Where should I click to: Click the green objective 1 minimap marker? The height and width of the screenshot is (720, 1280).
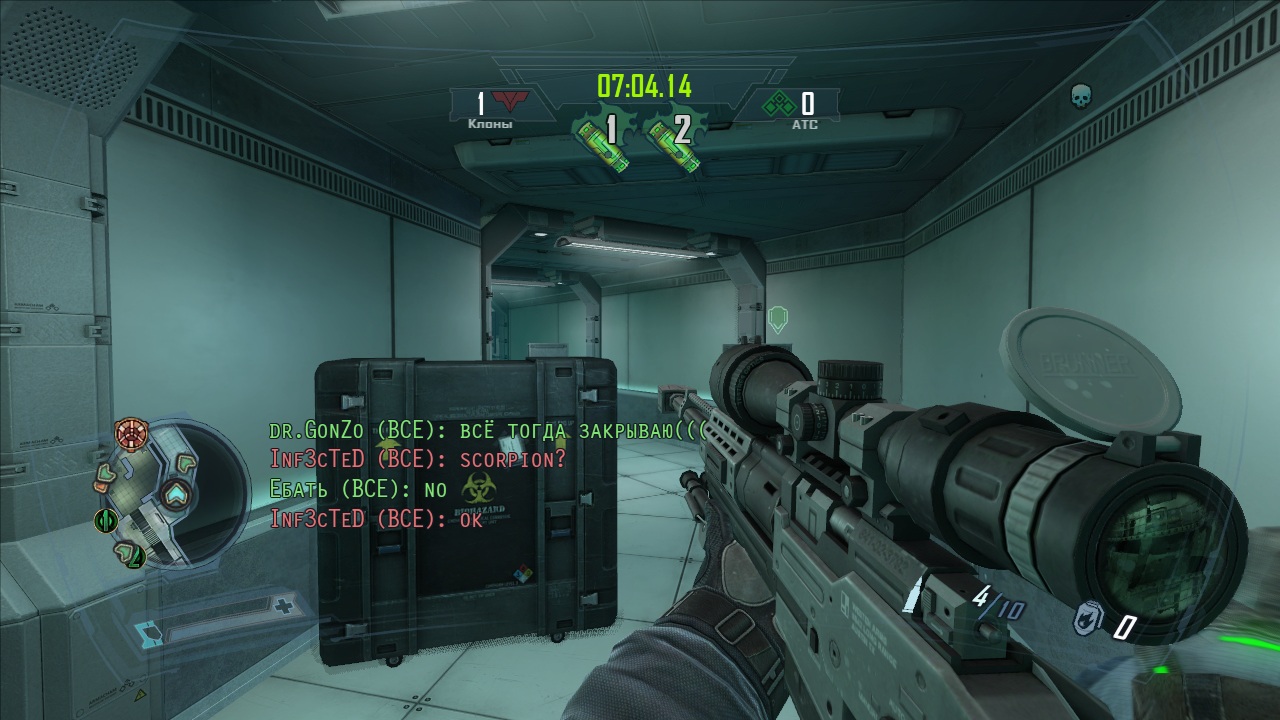(x=106, y=521)
